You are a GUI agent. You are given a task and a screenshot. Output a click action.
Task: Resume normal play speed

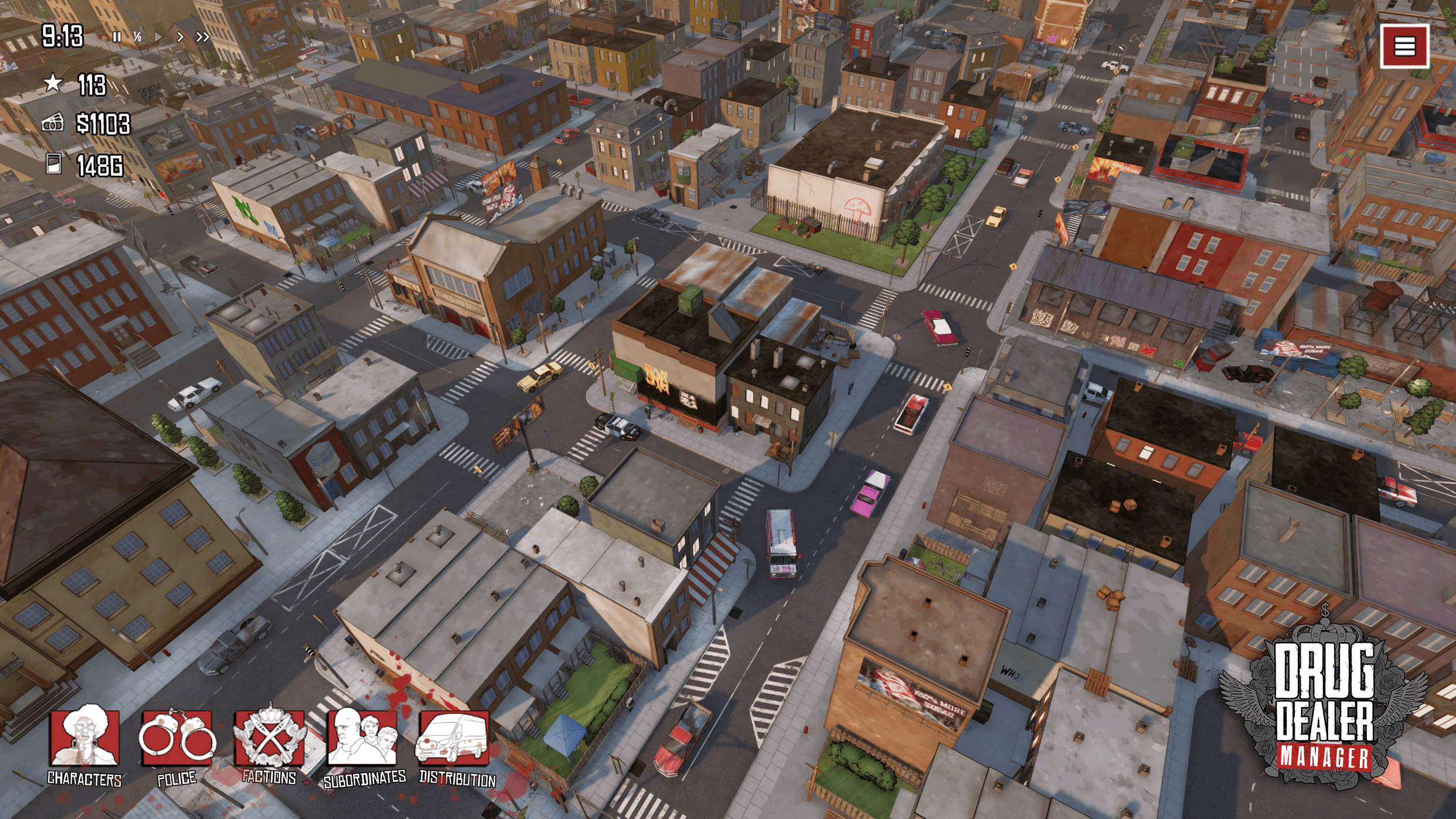coord(158,37)
